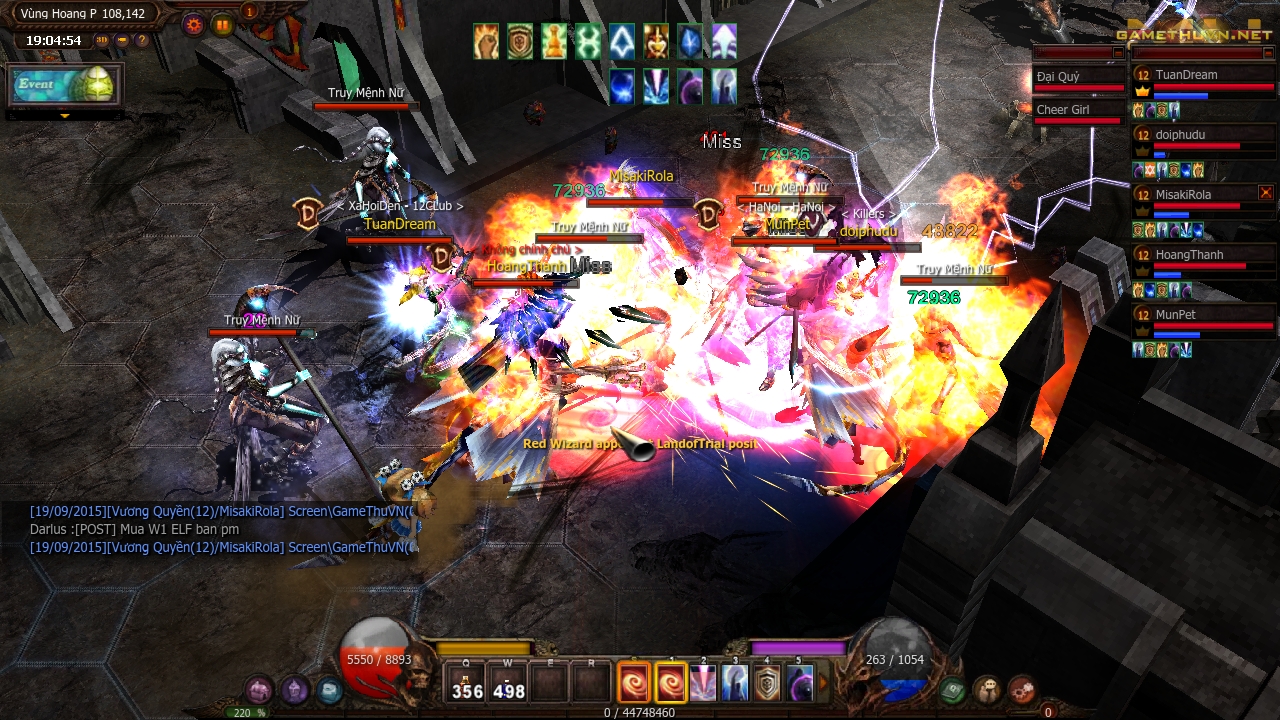Activate the shield skill in slot 4

pos(767,683)
